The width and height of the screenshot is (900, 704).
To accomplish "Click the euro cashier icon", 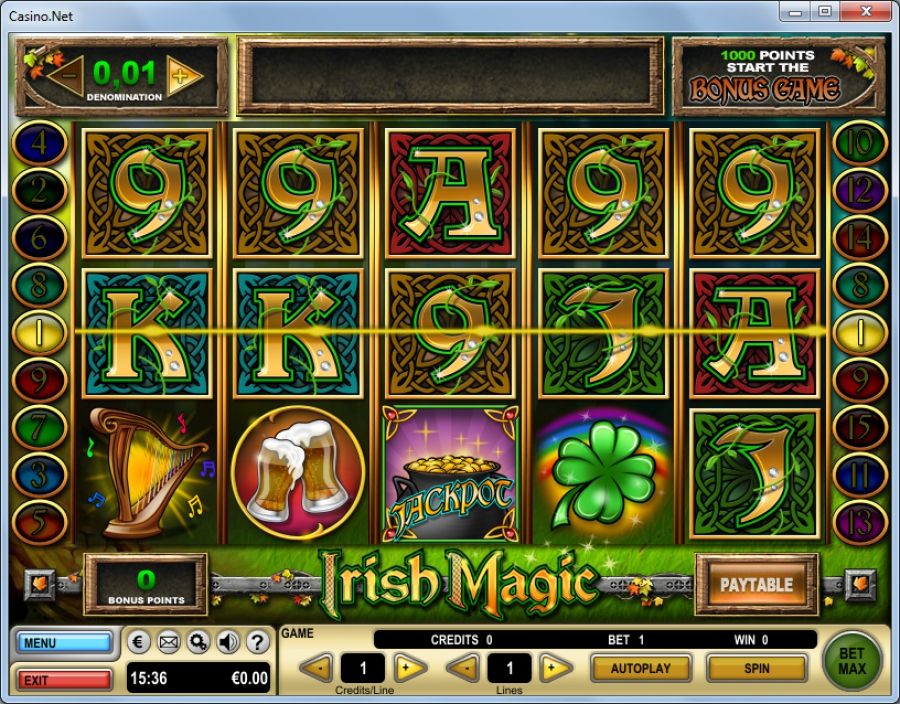I will (x=140, y=642).
